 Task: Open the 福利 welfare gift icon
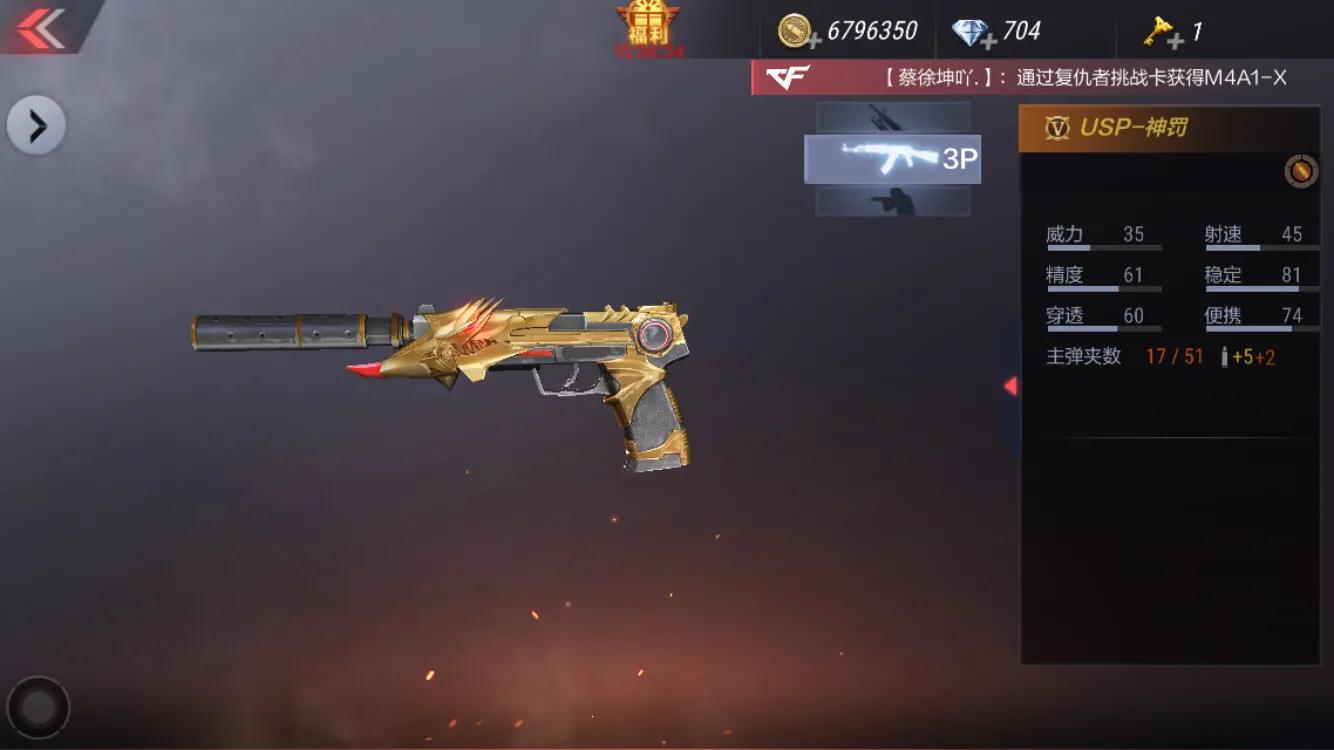647,26
